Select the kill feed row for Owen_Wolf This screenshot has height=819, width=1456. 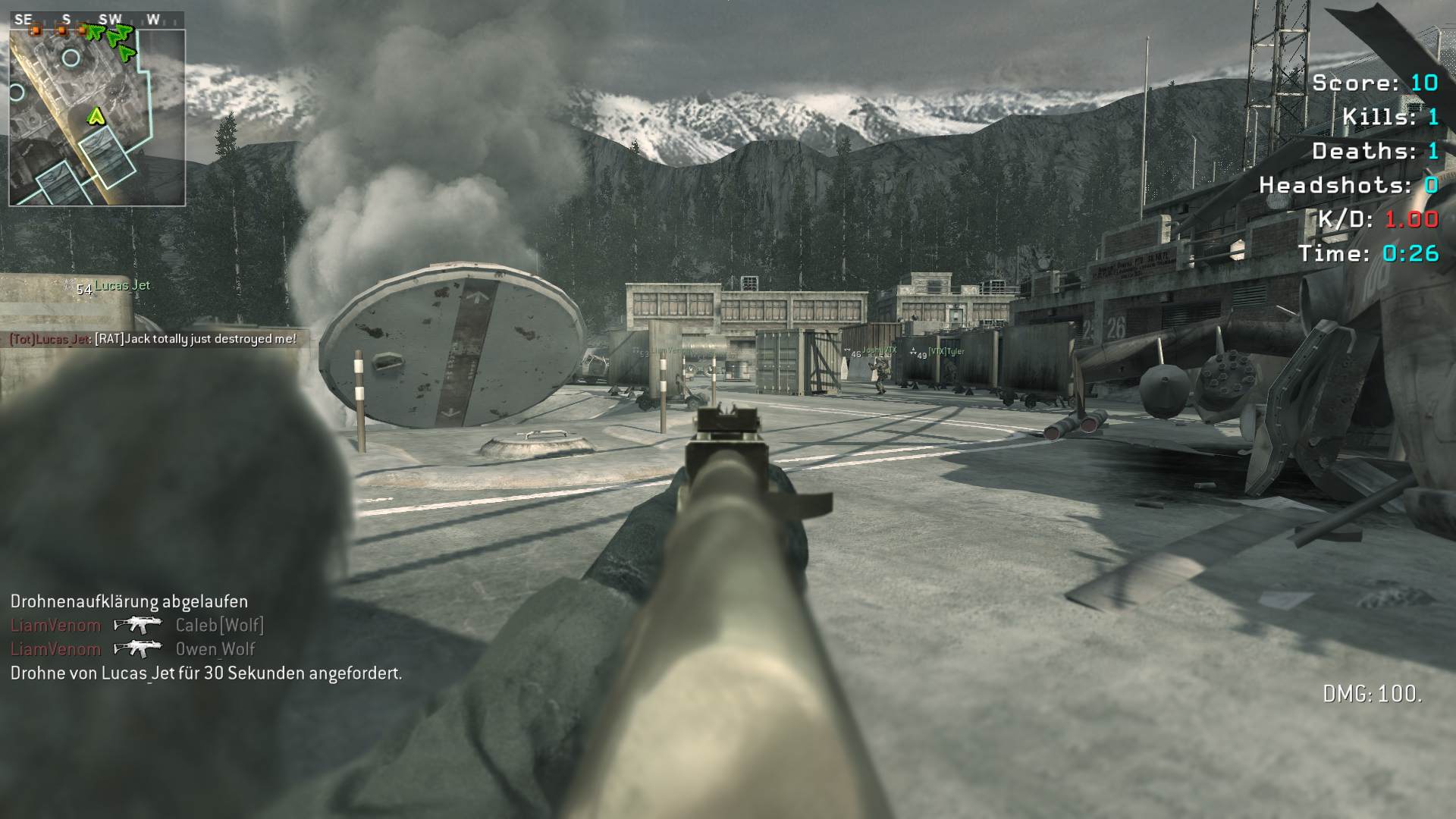(x=133, y=649)
